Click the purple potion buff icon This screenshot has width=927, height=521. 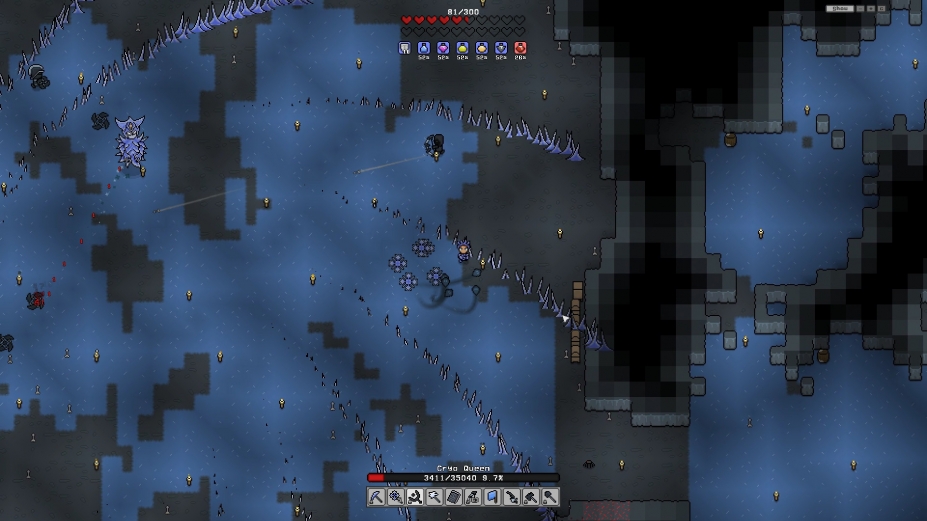point(443,48)
